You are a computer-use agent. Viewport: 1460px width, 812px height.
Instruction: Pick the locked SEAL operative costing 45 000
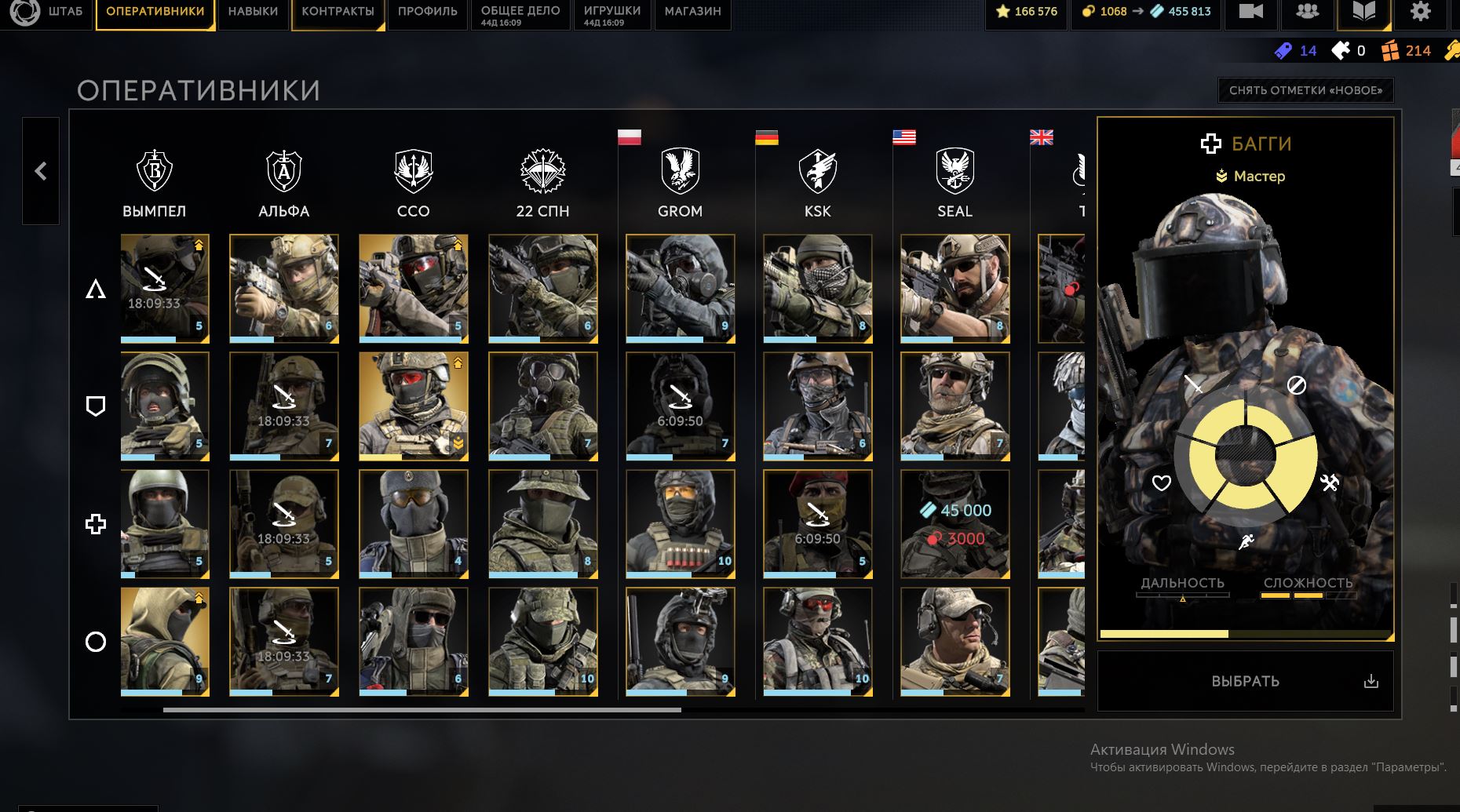954,524
